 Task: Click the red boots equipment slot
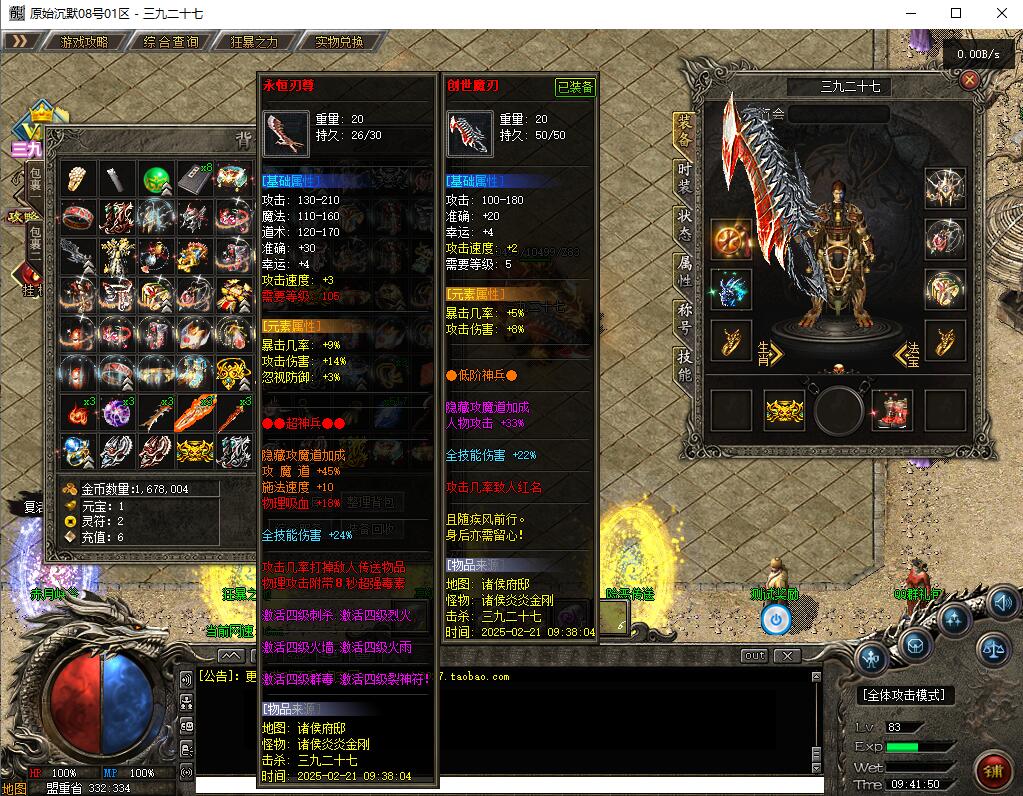point(891,410)
